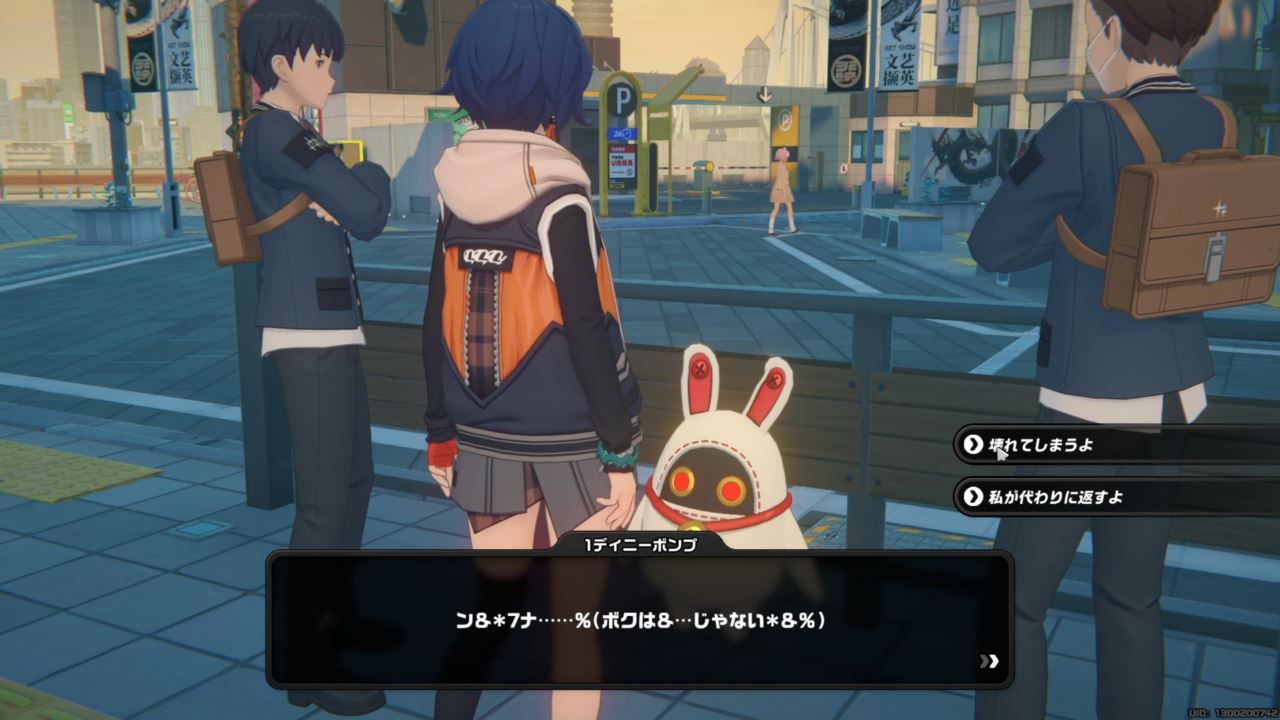Click the green P parking sign icon
Screen dimensions: 1280x720
(621, 96)
